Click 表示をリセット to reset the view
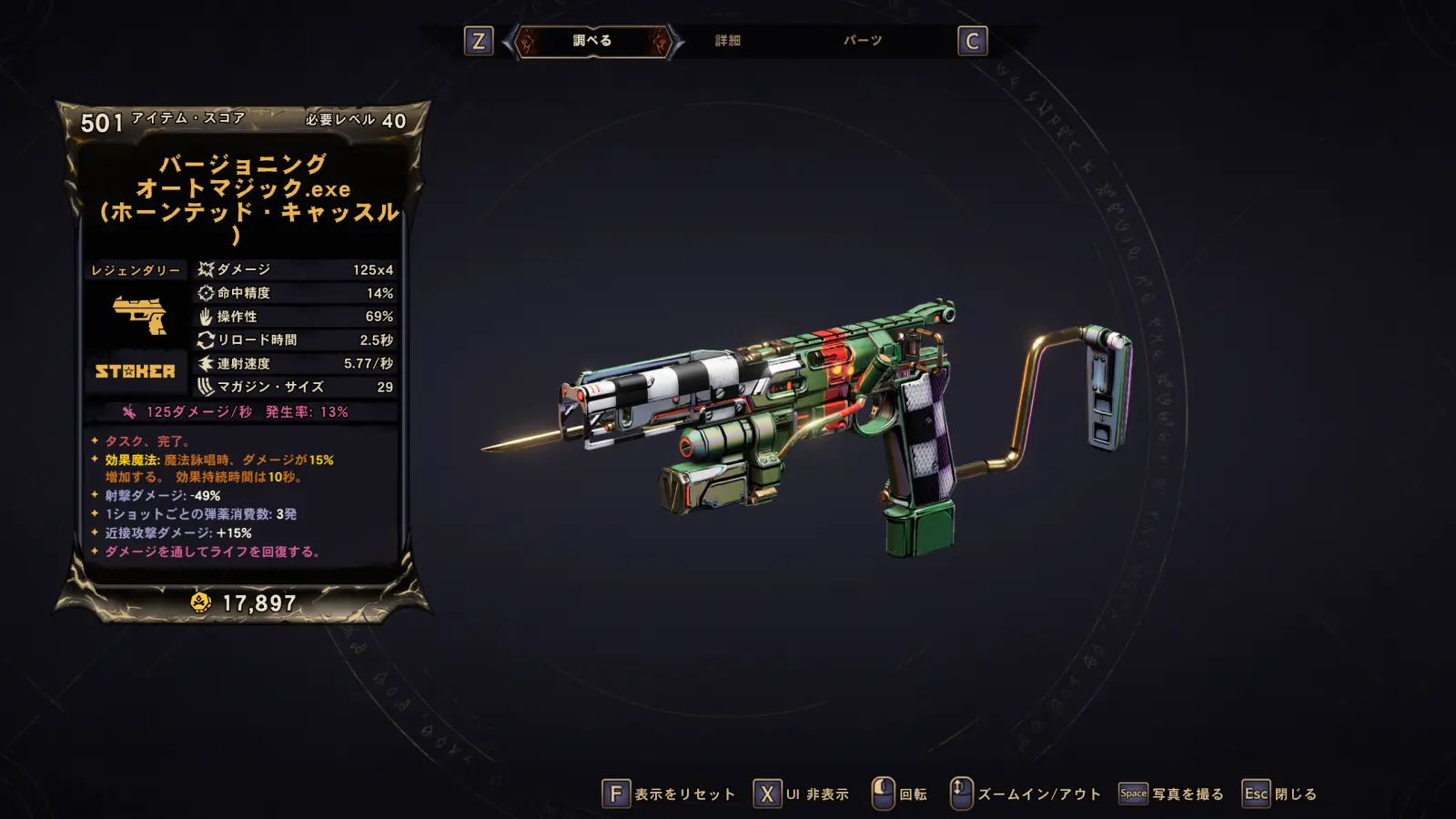This screenshot has width=1456, height=819. (x=669, y=794)
